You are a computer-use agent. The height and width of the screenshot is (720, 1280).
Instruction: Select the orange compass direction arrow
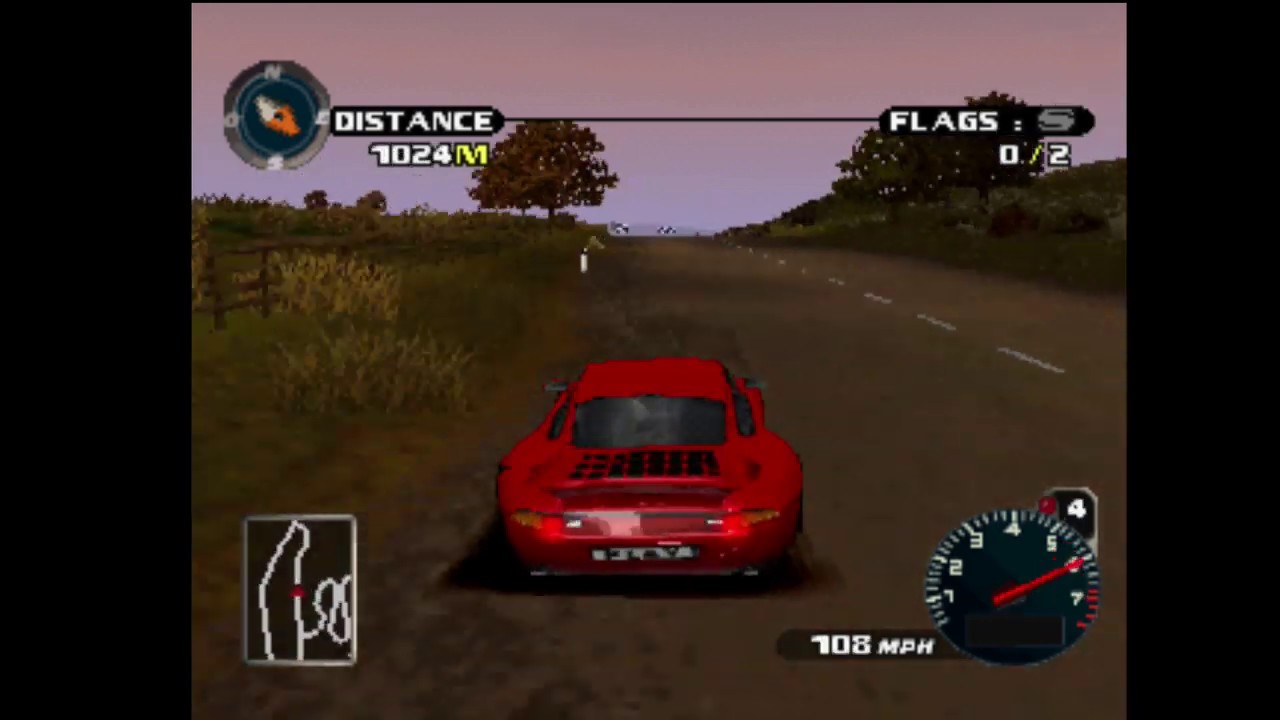tap(285, 122)
